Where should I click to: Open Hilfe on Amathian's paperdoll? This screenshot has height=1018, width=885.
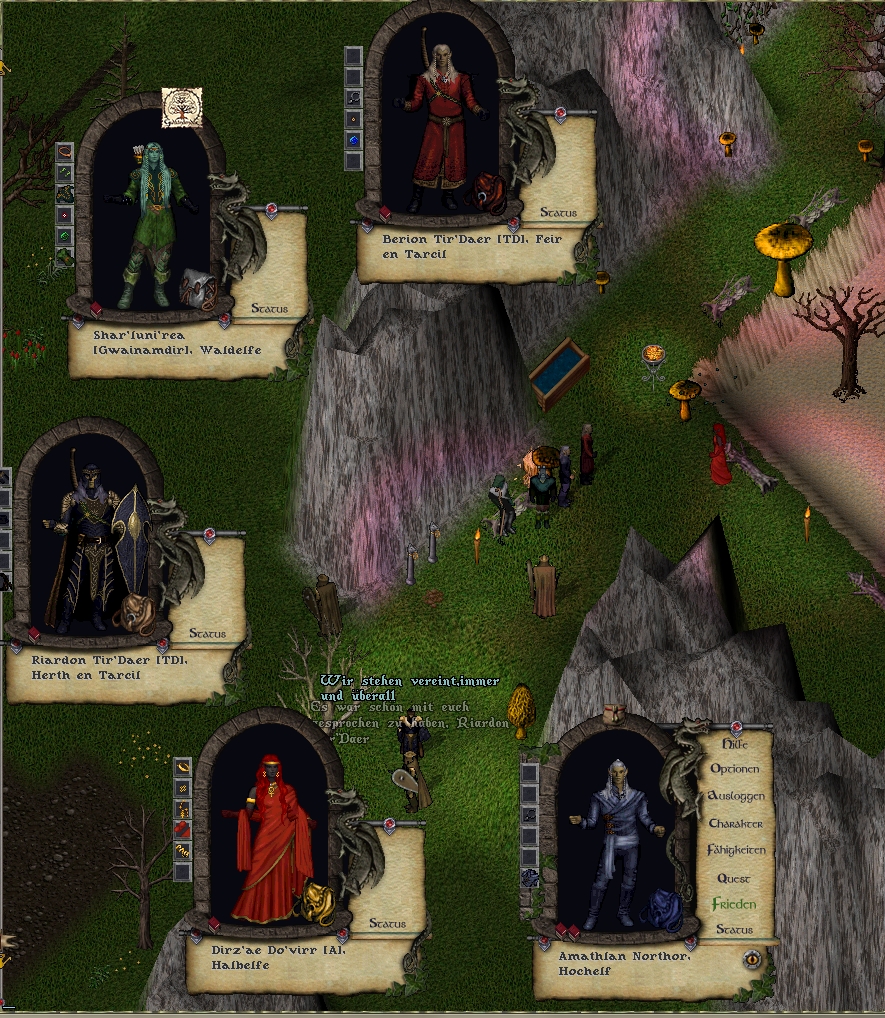pos(734,744)
